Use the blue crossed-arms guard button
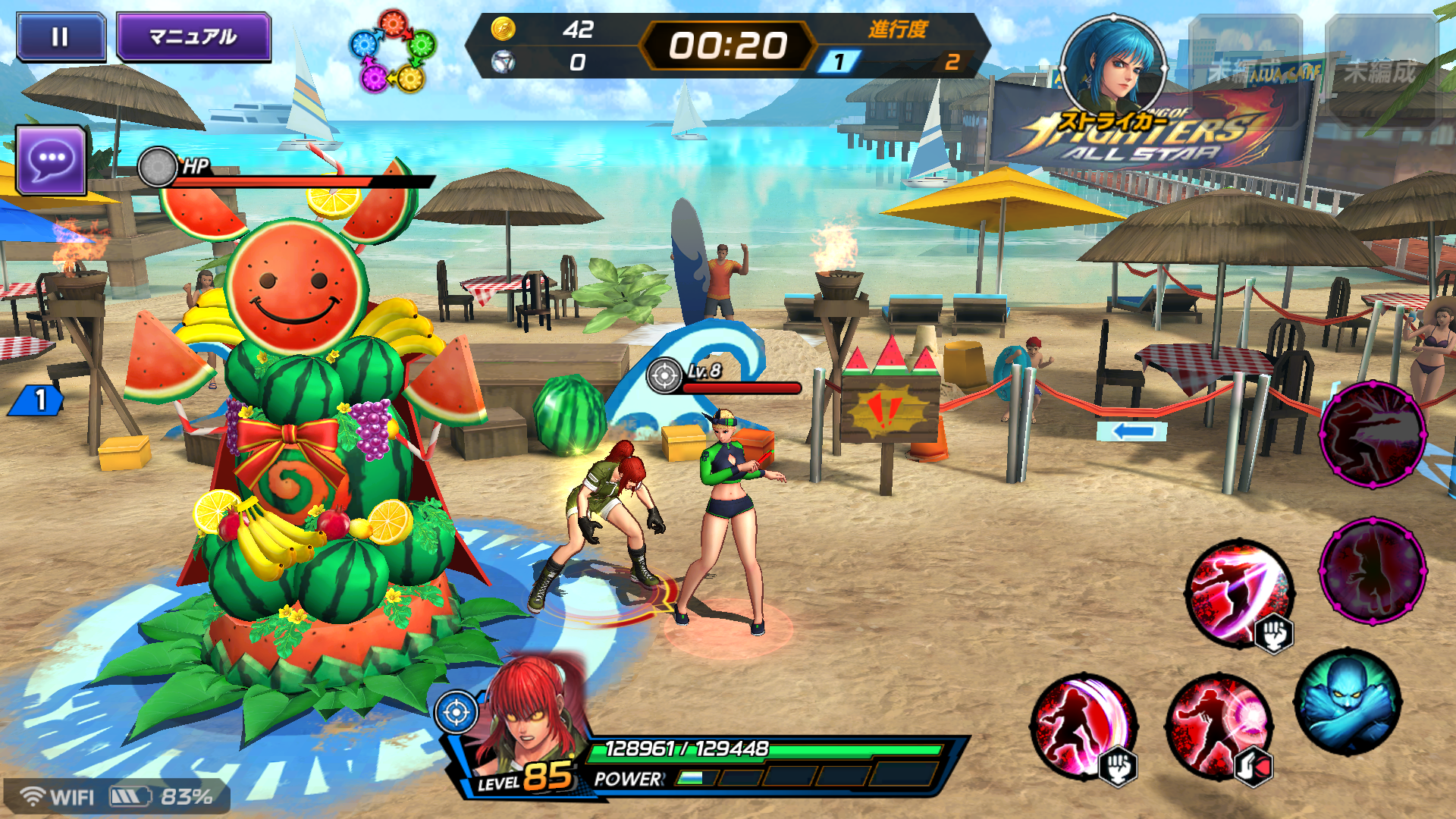Screen dimensions: 1456x819 pyautogui.click(x=1348, y=701)
